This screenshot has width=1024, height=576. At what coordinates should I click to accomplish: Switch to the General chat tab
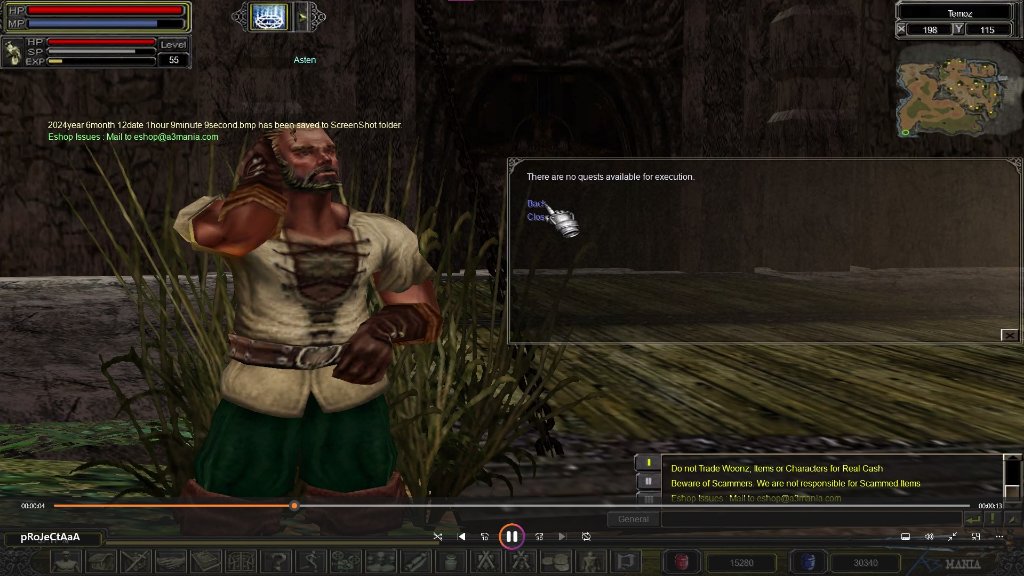633,519
